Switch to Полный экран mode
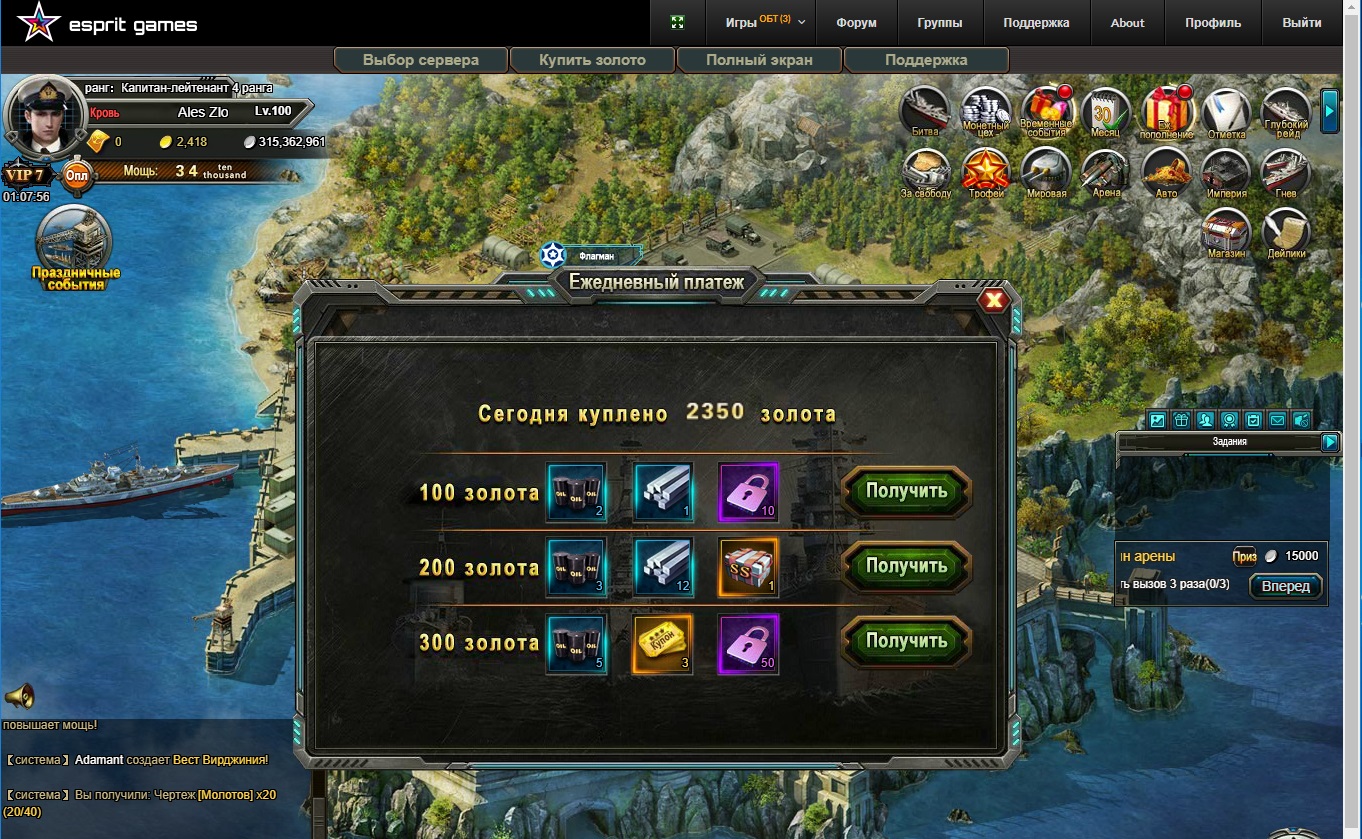 [x=759, y=60]
